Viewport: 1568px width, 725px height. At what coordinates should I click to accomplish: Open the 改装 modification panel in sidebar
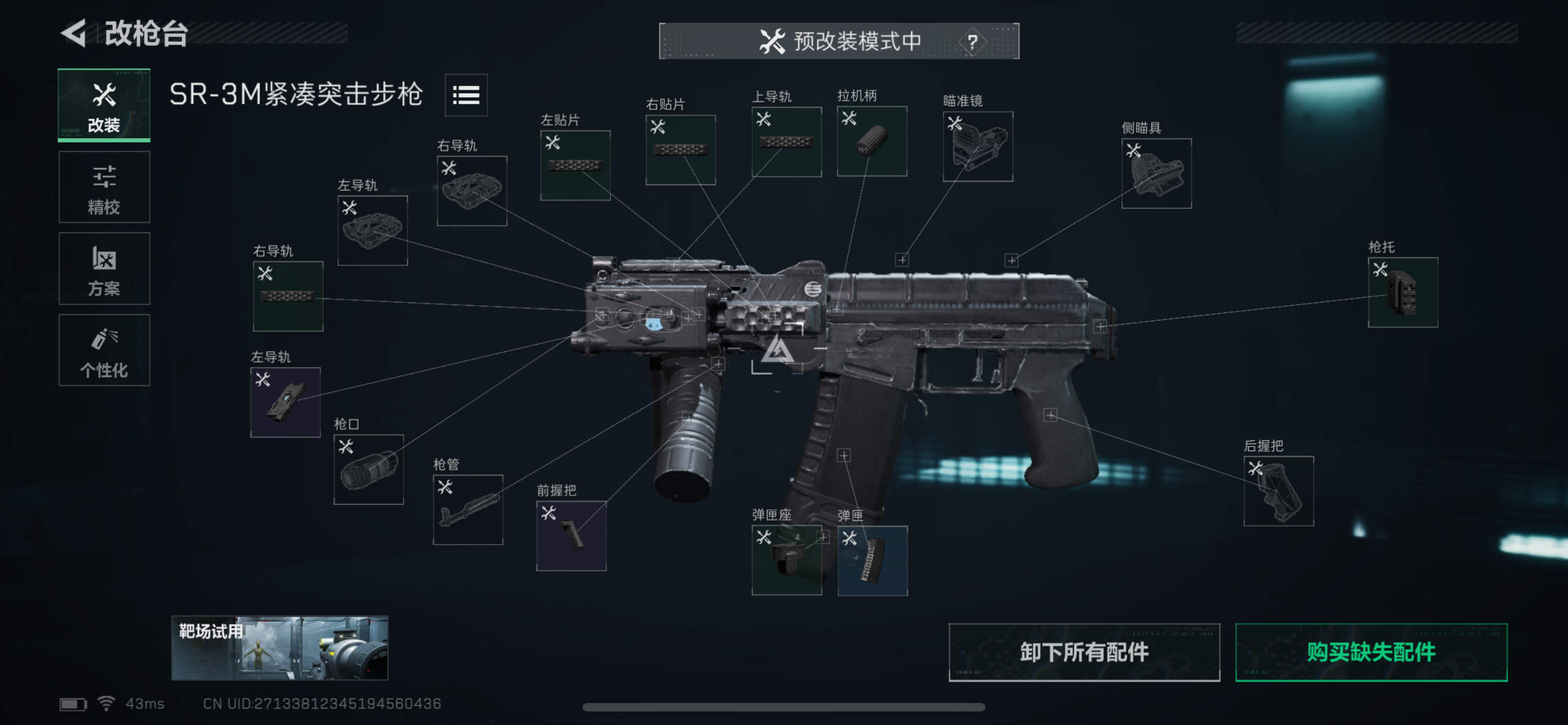pyautogui.click(x=103, y=106)
